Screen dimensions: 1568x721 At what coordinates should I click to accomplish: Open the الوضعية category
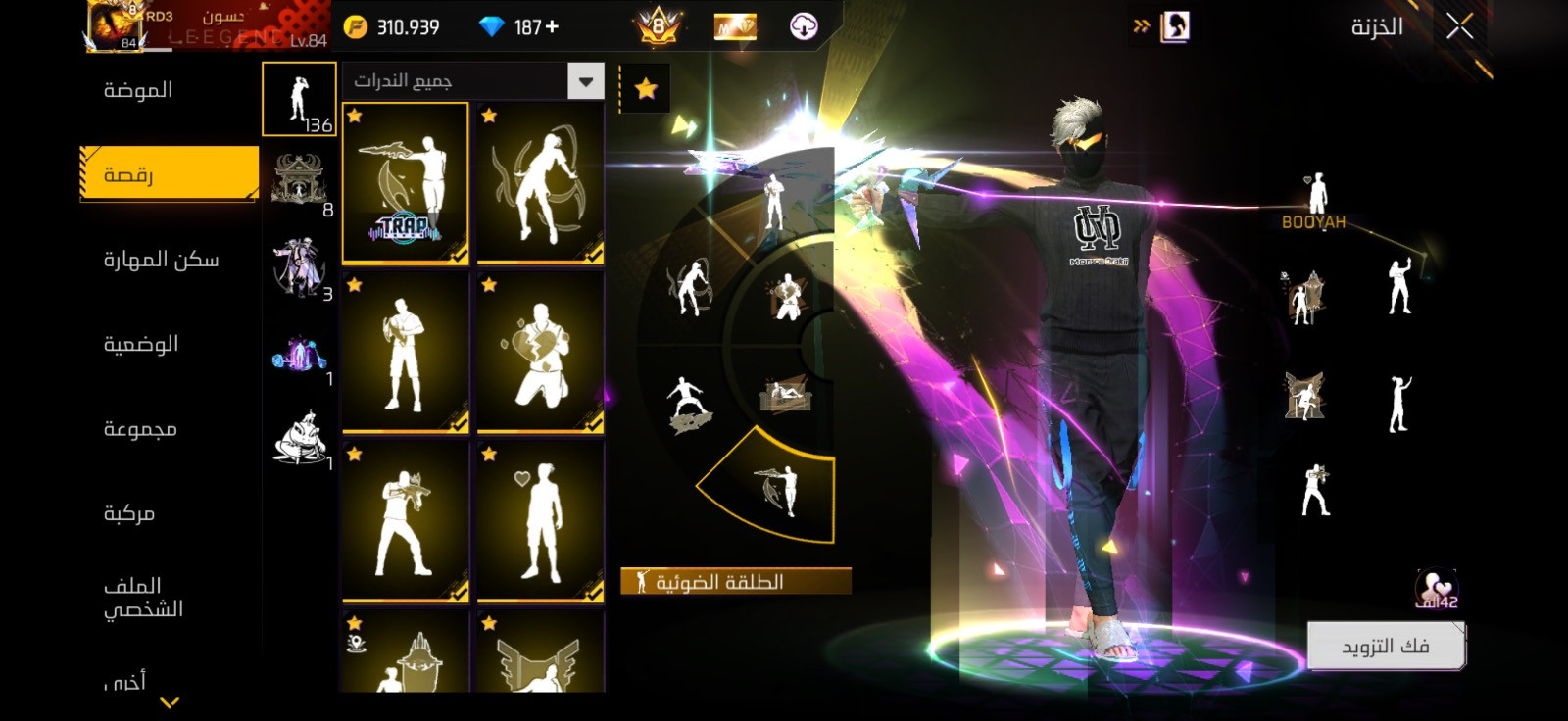[x=141, y=344]
